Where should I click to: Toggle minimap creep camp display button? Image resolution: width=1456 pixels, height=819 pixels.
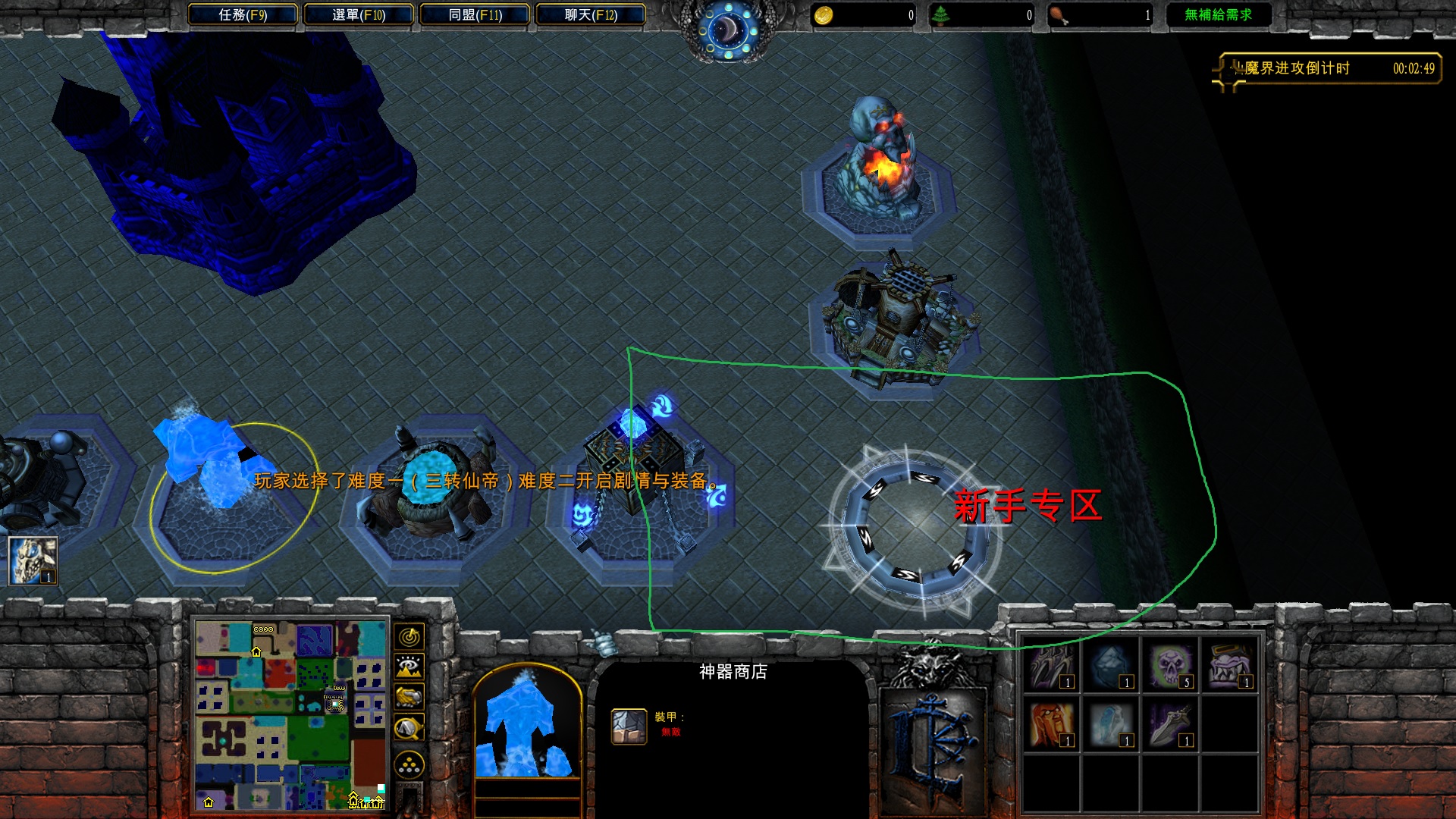click(409, 730)
